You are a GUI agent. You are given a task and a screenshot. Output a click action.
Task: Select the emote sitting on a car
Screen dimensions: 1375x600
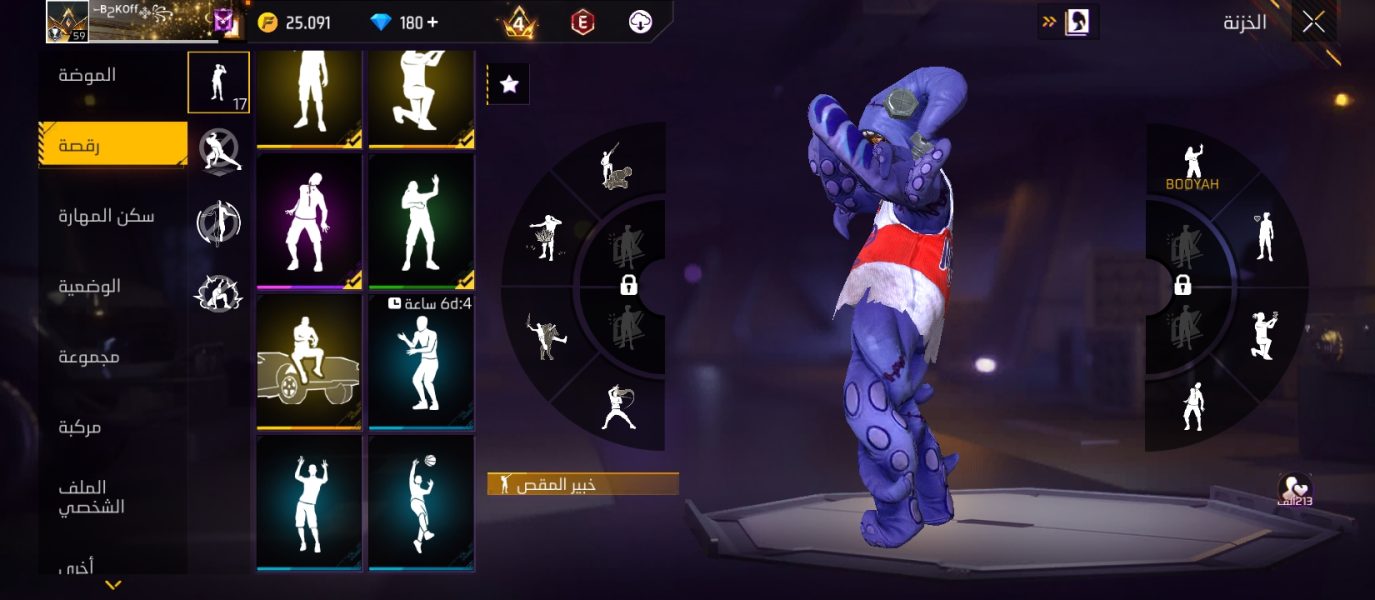pos(309,362)
